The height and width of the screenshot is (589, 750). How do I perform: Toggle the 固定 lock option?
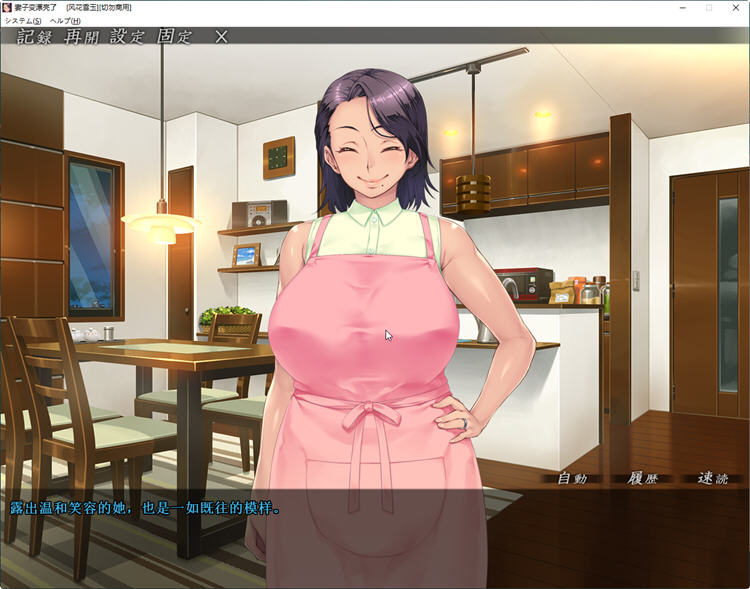click(174, 37)
